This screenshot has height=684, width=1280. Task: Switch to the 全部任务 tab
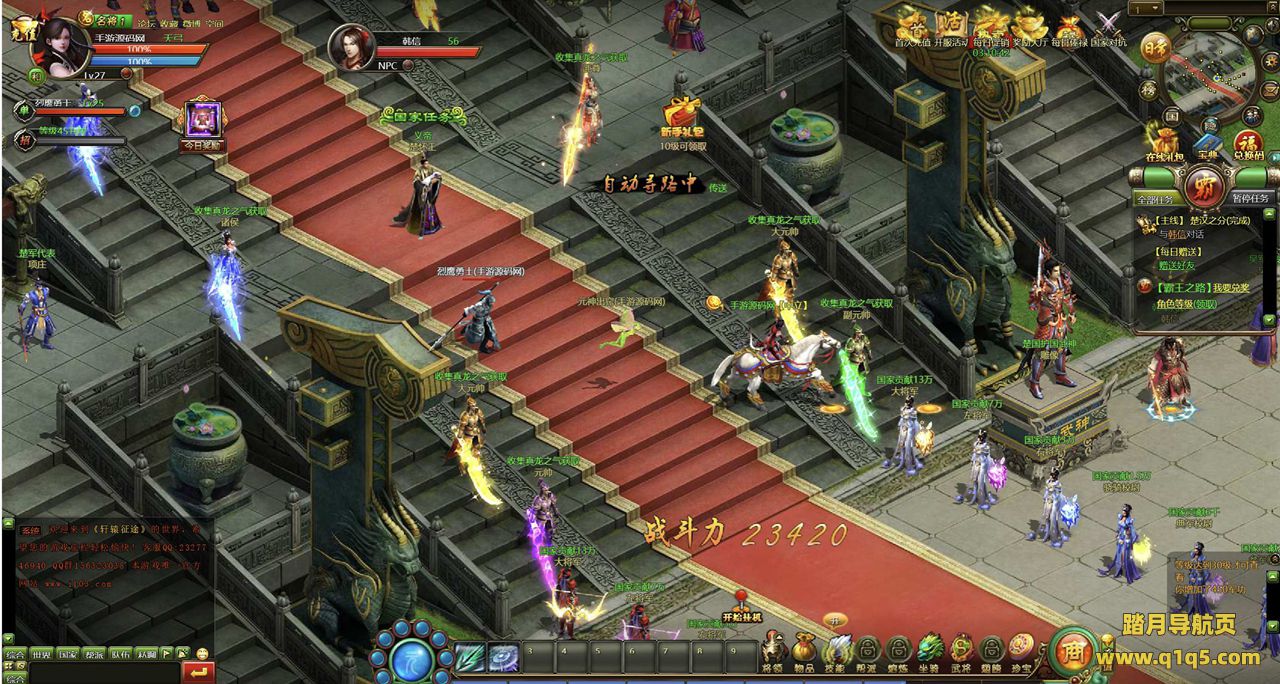click(x=1156, y=198)
